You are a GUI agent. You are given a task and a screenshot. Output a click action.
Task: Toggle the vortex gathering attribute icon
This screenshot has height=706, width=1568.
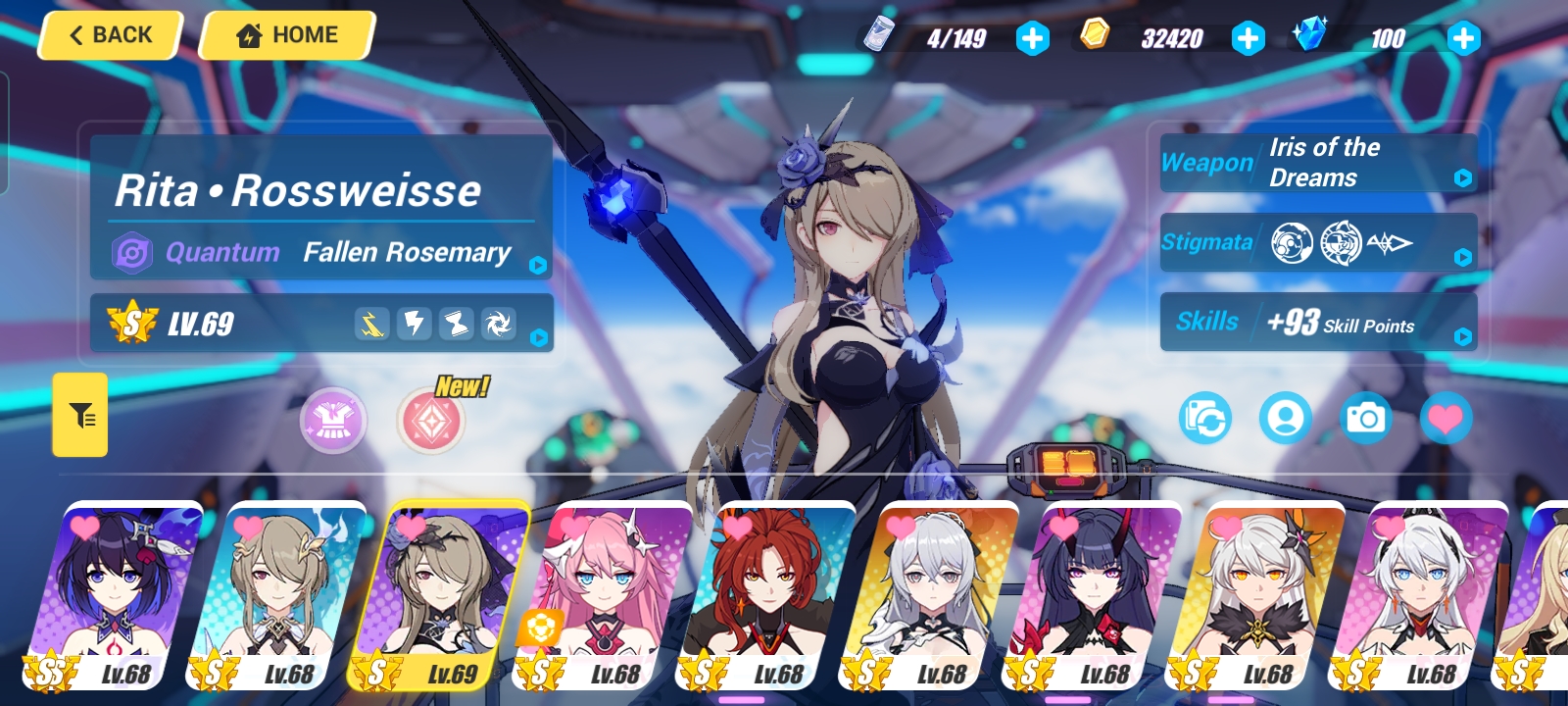pyautogui.click(x=499, y=324)
